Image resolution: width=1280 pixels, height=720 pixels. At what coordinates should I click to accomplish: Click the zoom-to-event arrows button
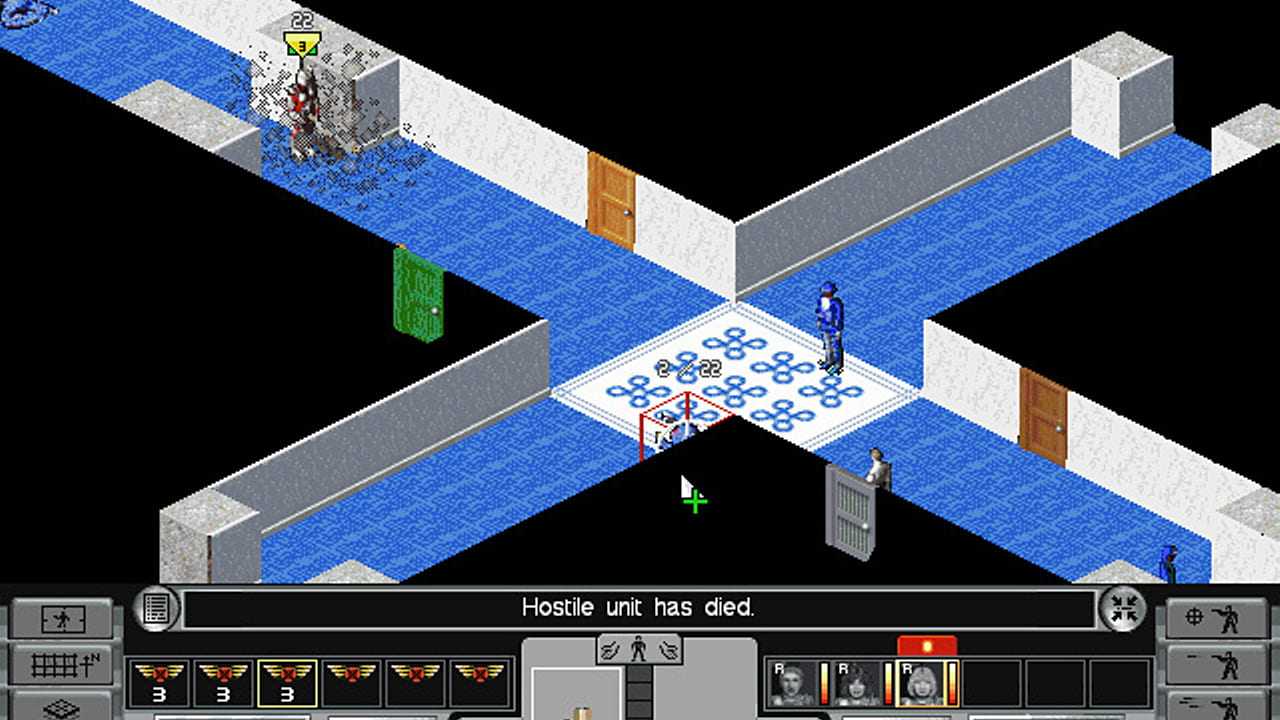[1122, 609]
